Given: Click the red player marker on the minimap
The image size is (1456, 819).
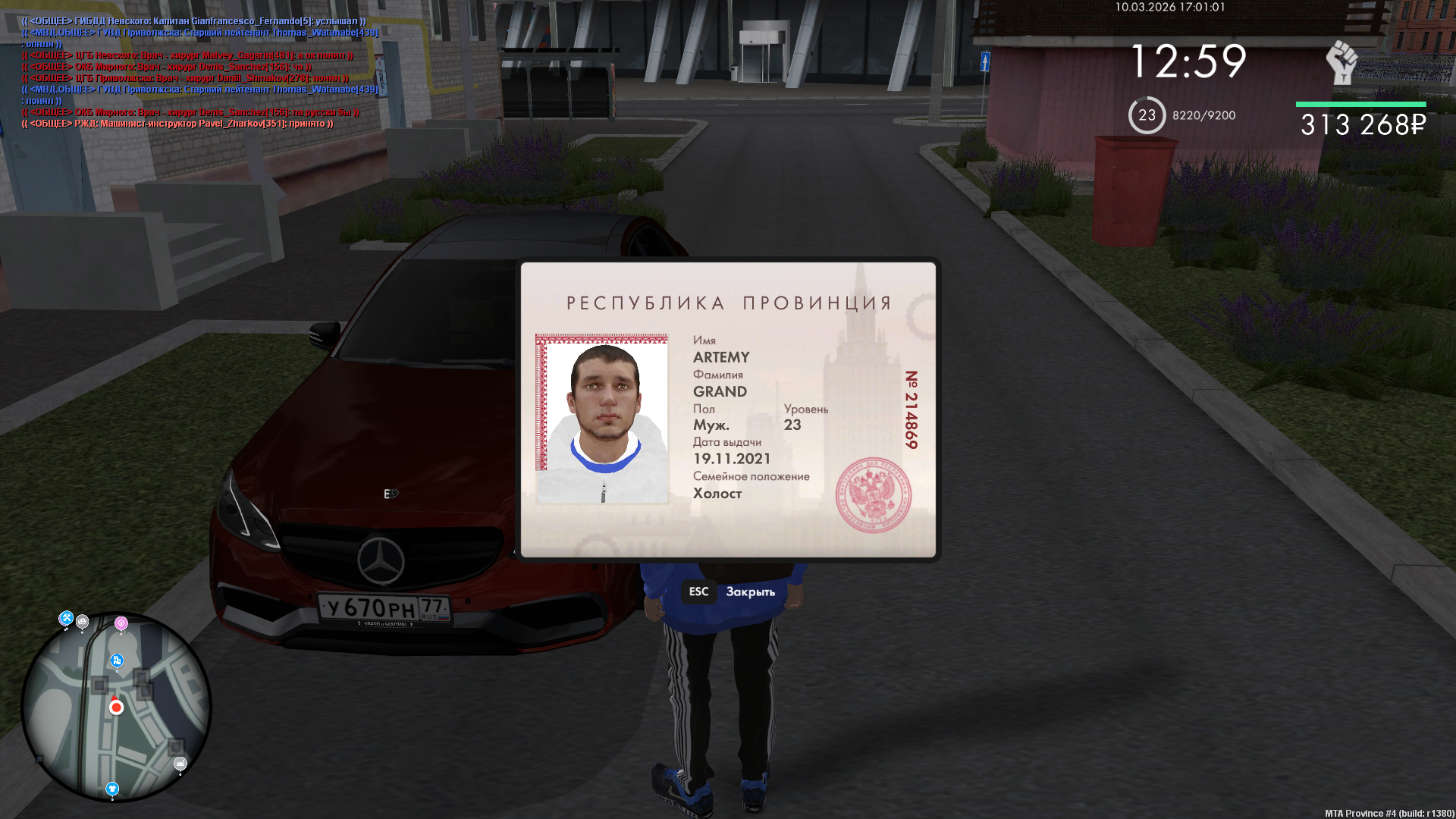Looking at the screenshot, I should click(x=116, y=708).
